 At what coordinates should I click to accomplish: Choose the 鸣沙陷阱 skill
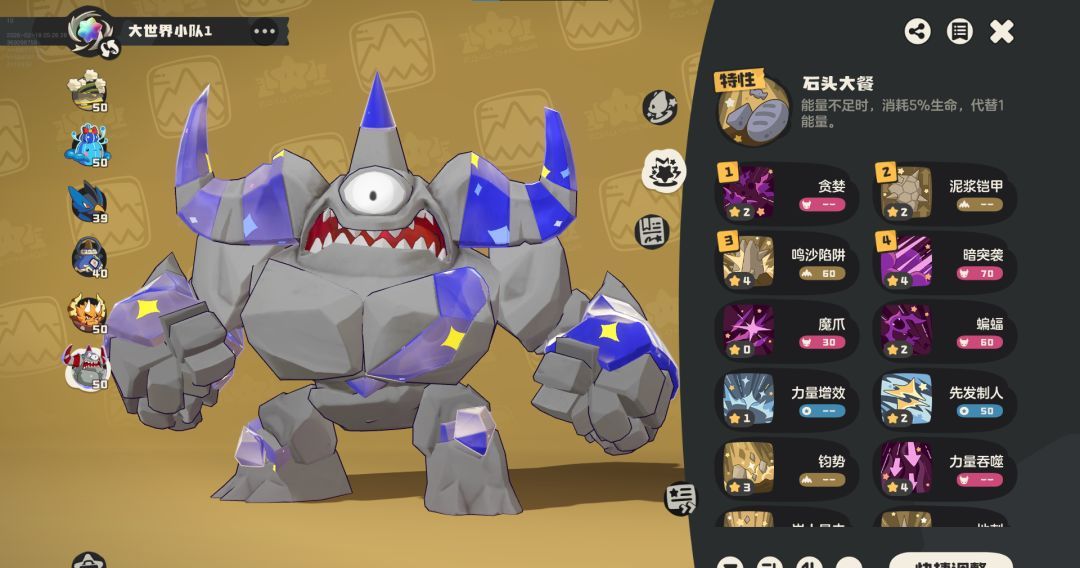(787, 263)
